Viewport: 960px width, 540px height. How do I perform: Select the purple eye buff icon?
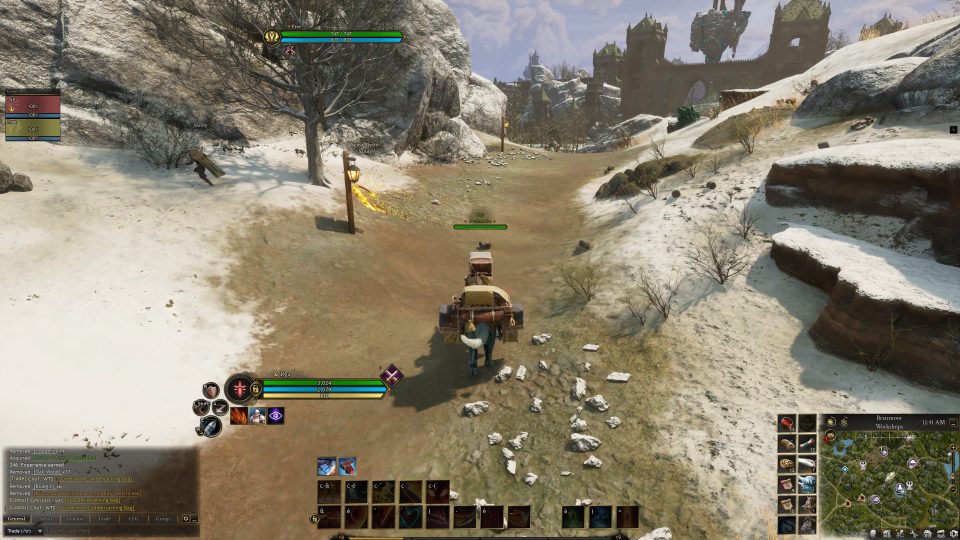pyautogui.click(x=275, y=415)
